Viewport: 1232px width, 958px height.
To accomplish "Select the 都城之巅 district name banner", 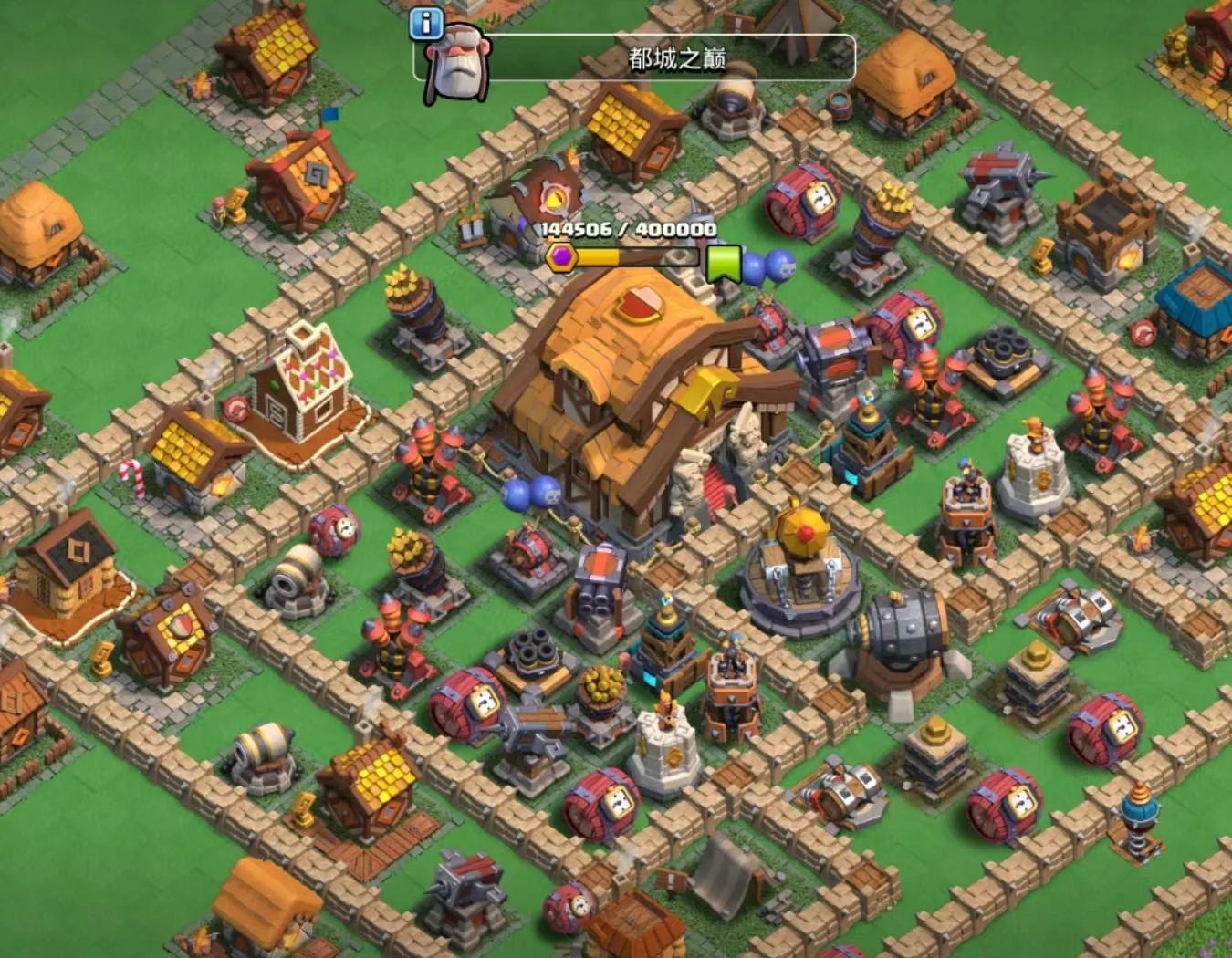I will 675,59.
